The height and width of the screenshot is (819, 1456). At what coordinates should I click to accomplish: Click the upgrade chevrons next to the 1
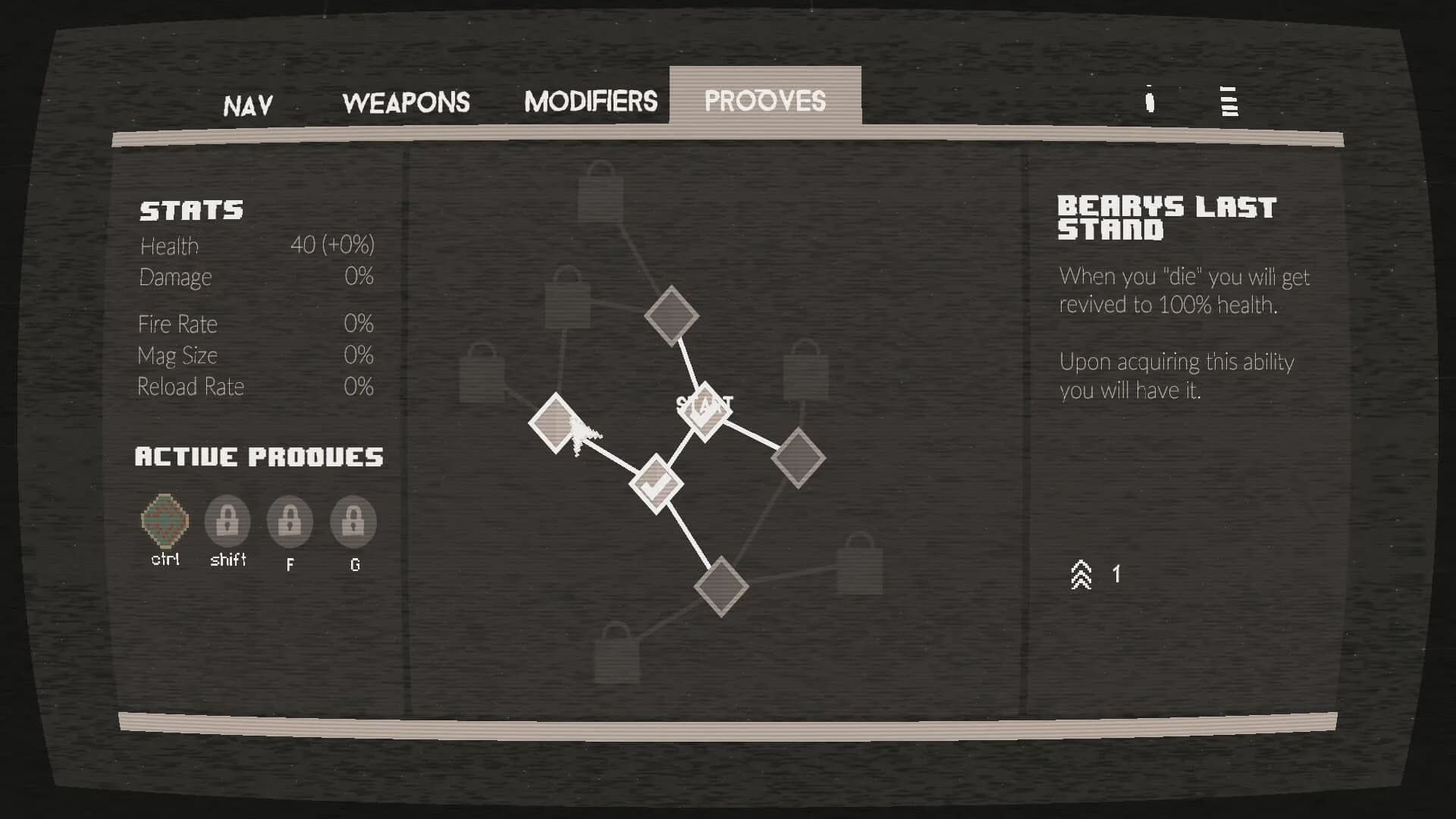pyautogui.click(x=1080, y=574)
